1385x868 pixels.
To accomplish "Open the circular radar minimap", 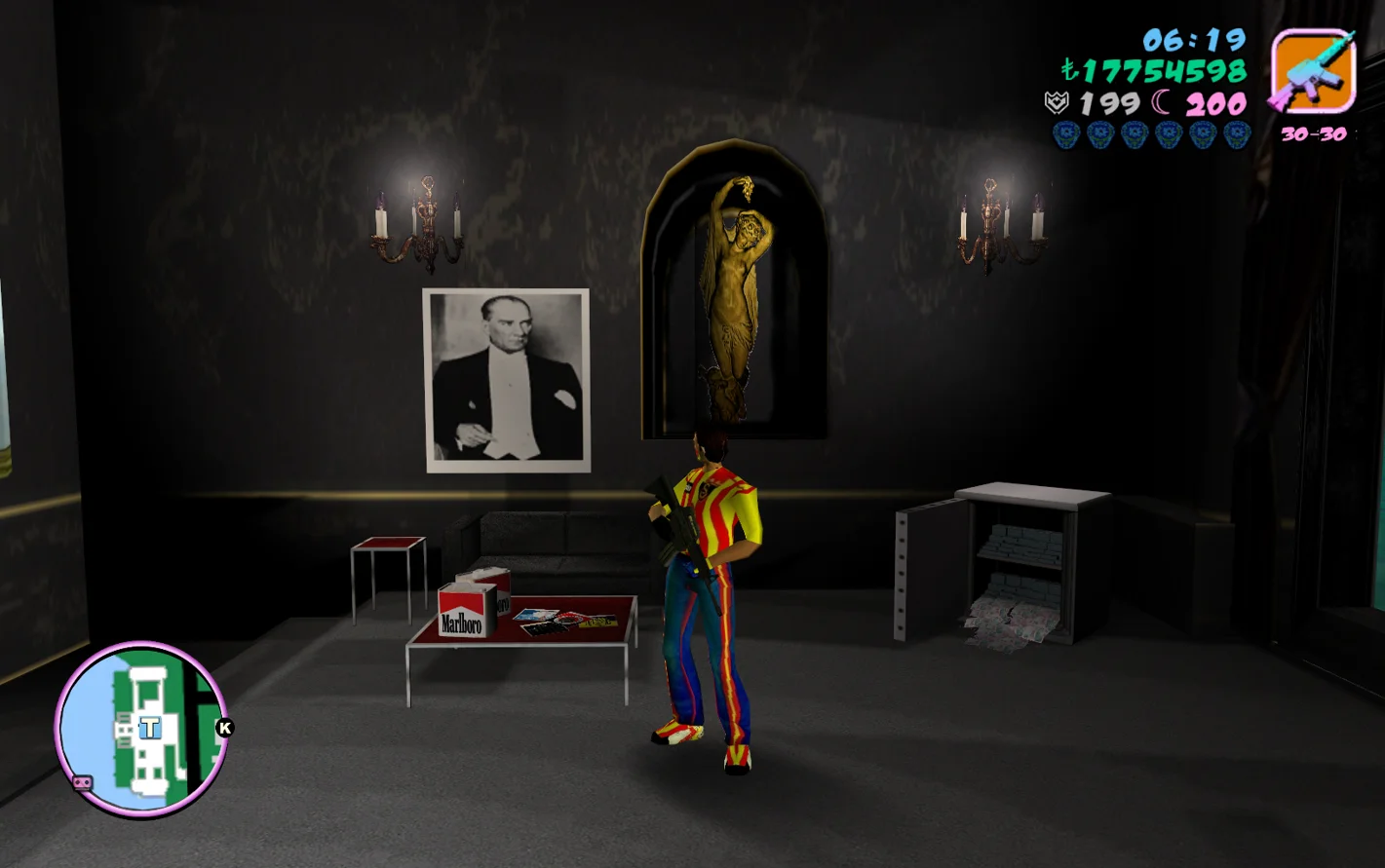I will (141, 729).
